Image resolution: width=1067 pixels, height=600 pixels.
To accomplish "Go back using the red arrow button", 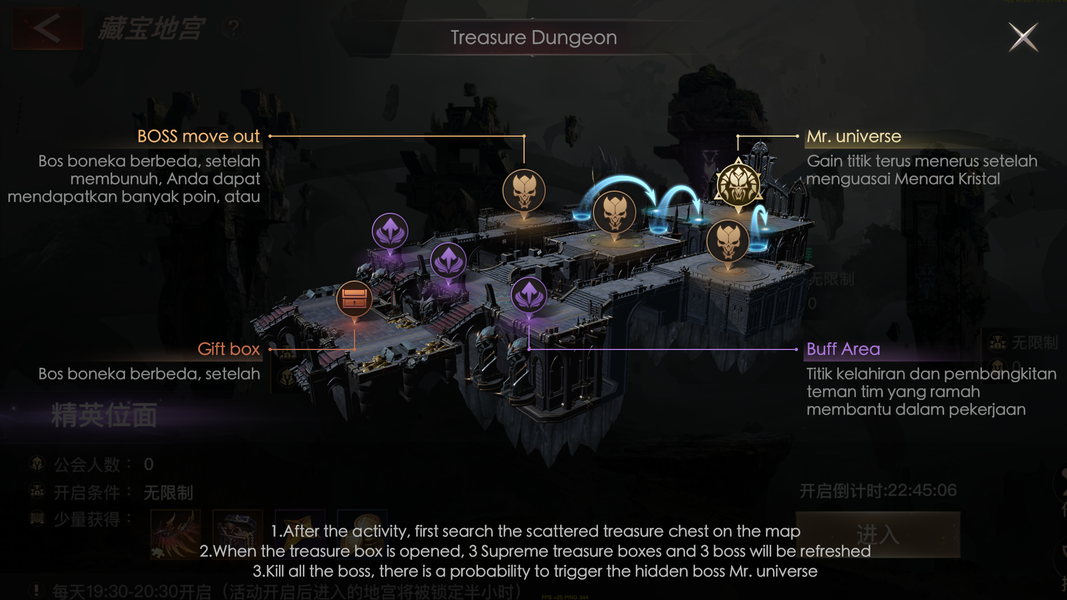I will (x=46, y=28).
